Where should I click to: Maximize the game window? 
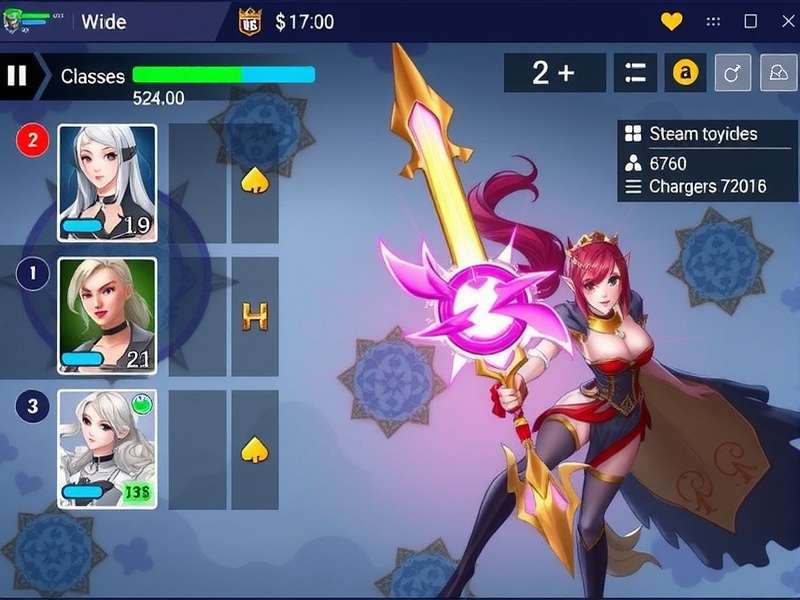click(x=751, y=21)
